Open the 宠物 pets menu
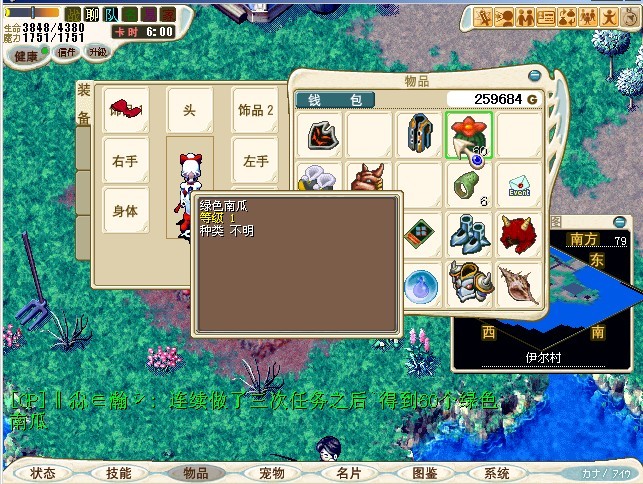The image size is (643, 484). pos(271,473)
